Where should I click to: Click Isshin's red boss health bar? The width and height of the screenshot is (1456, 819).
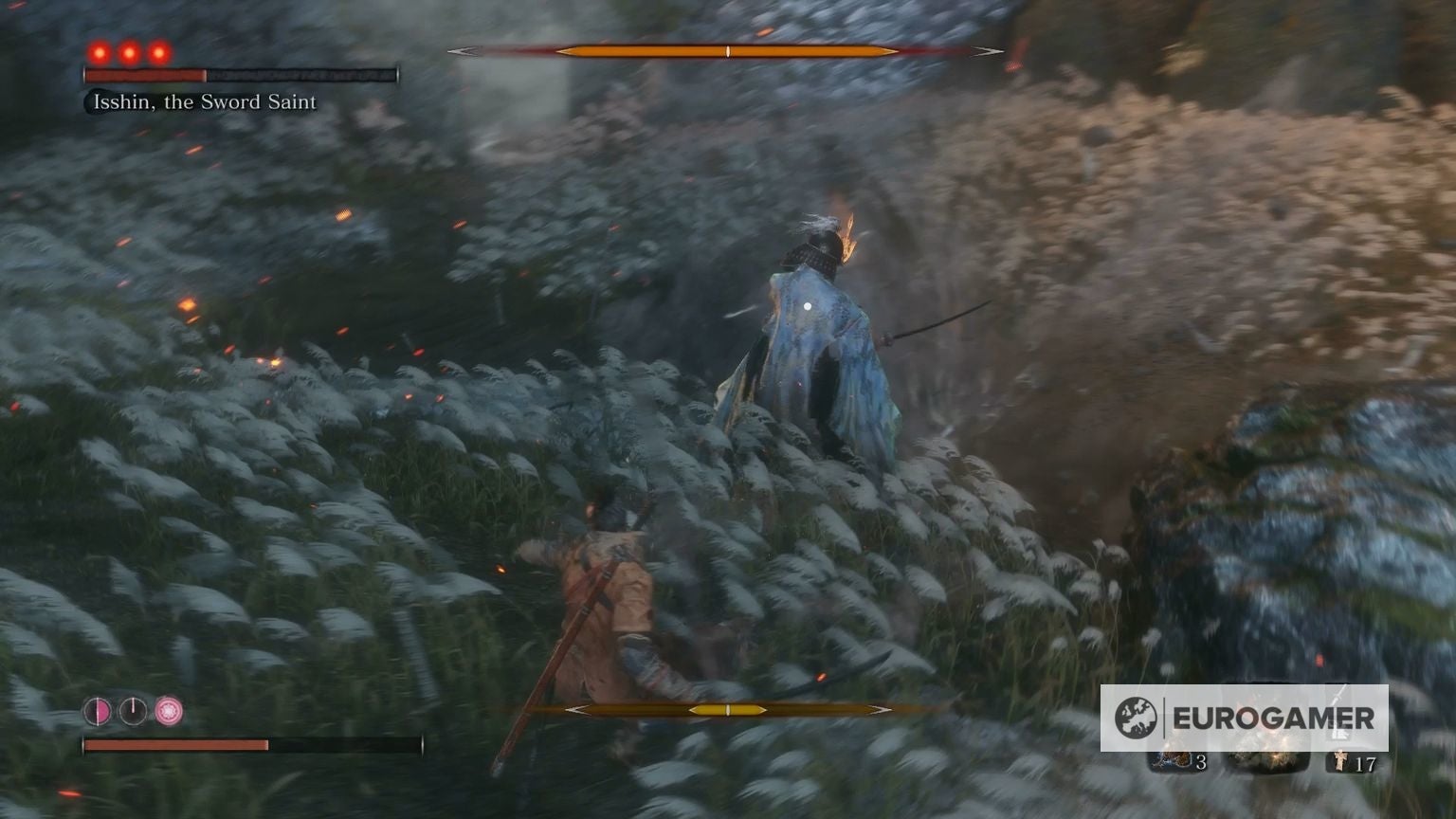146,73
